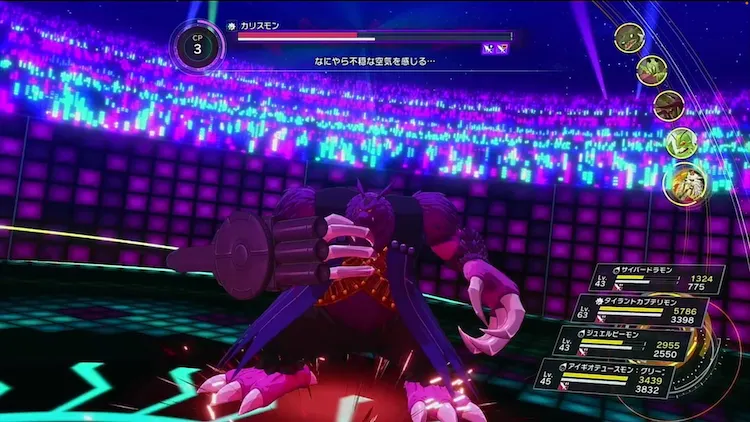
Task: Select the enemy カリスモン name bar
Action: pos(372,36)
